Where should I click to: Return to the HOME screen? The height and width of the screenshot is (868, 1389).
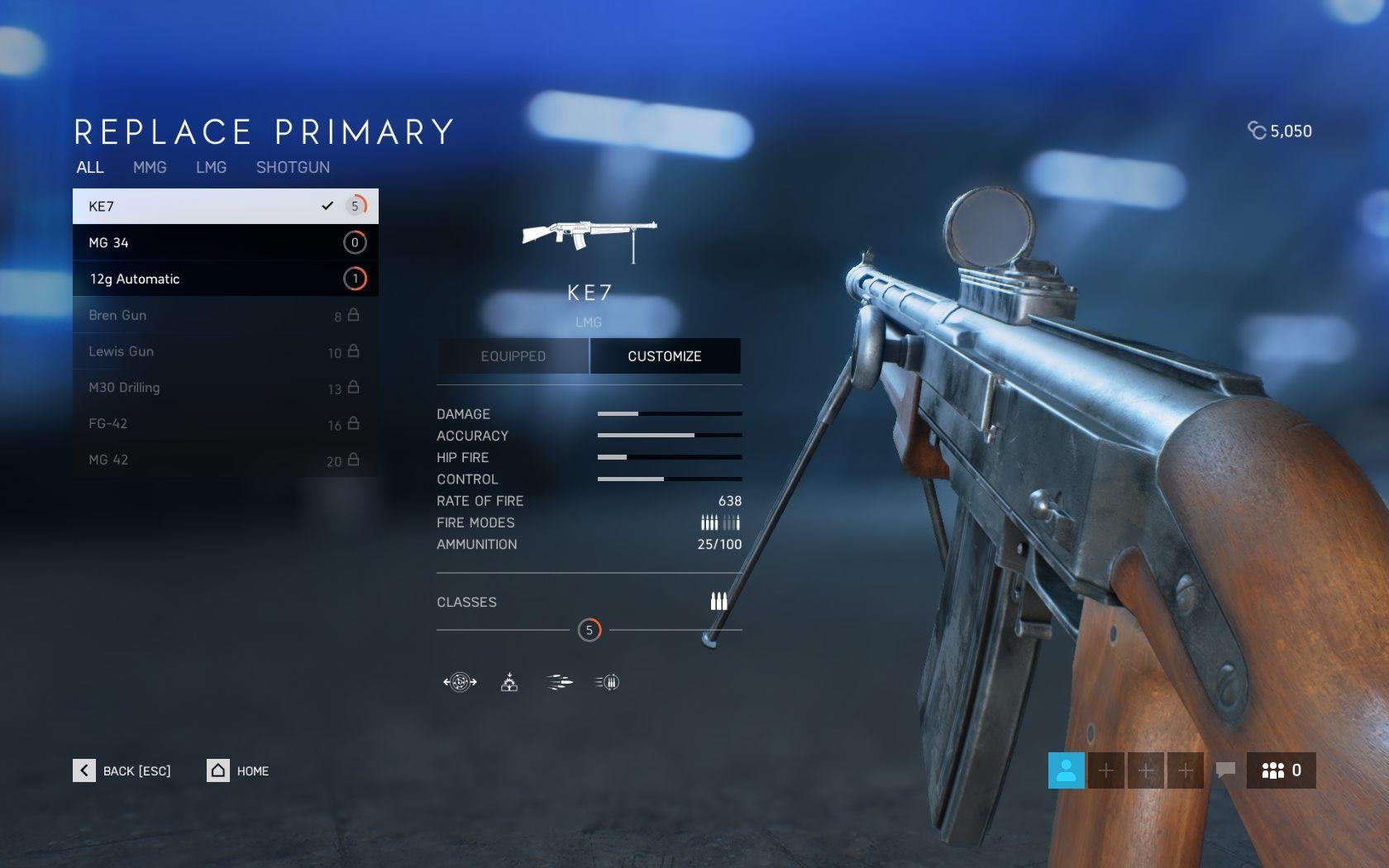[x=238, y=770]
